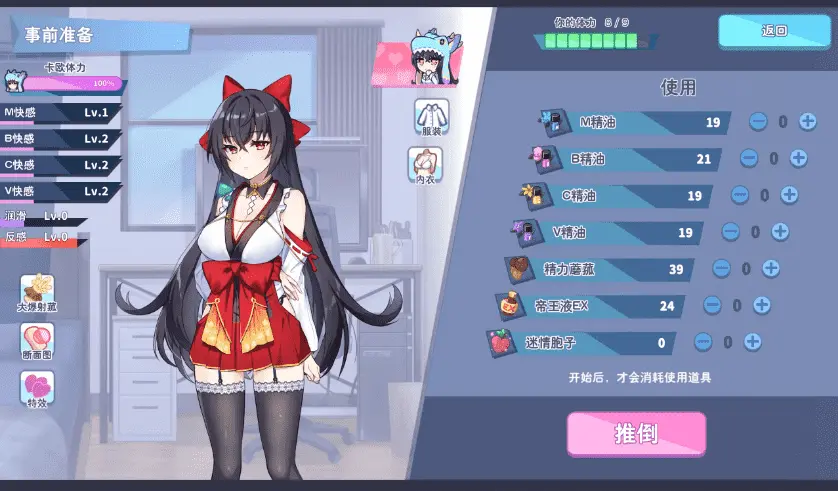Increase V精油 amount
The width and height of the screenshot is (838, 491).
tap(780, 231)
